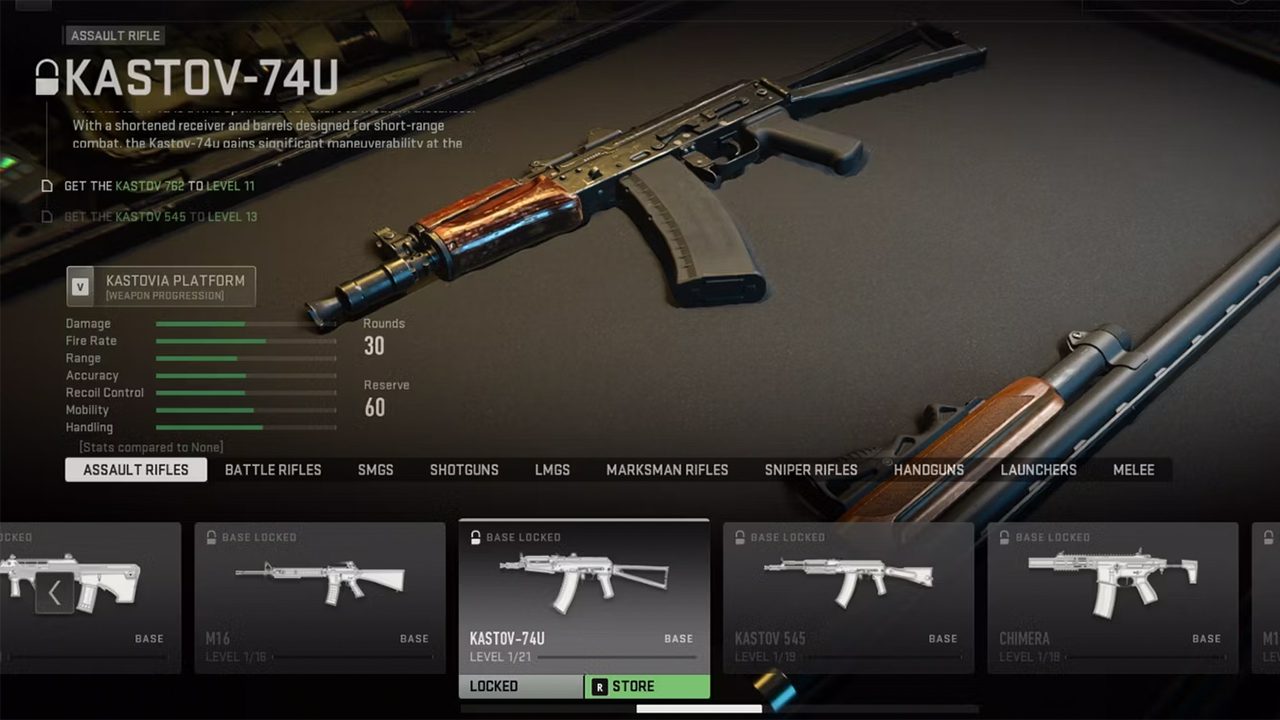Choose the Sniper Rifles category
The image size is (1280, 720).
811,470
